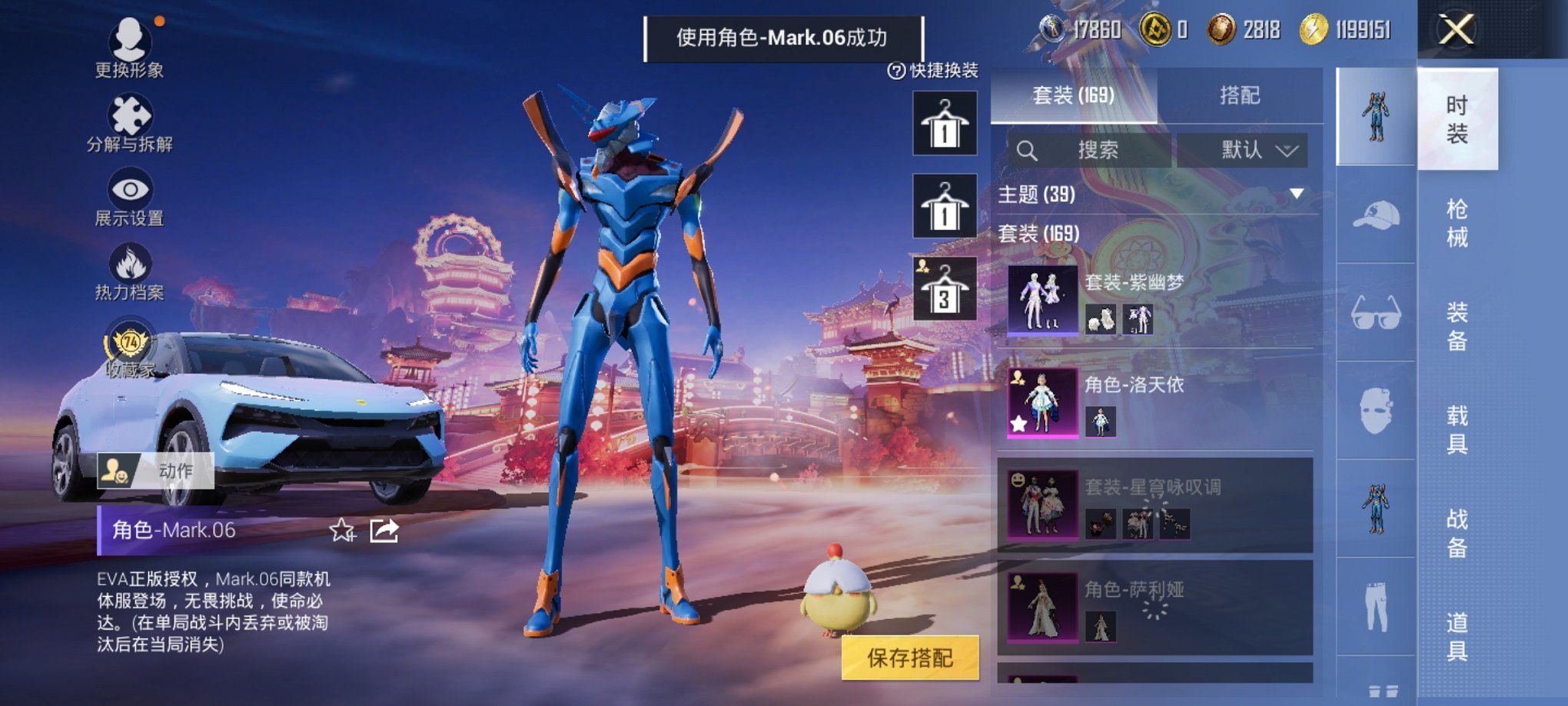Select the first hanger slot labeled 1

coord(943,125)
